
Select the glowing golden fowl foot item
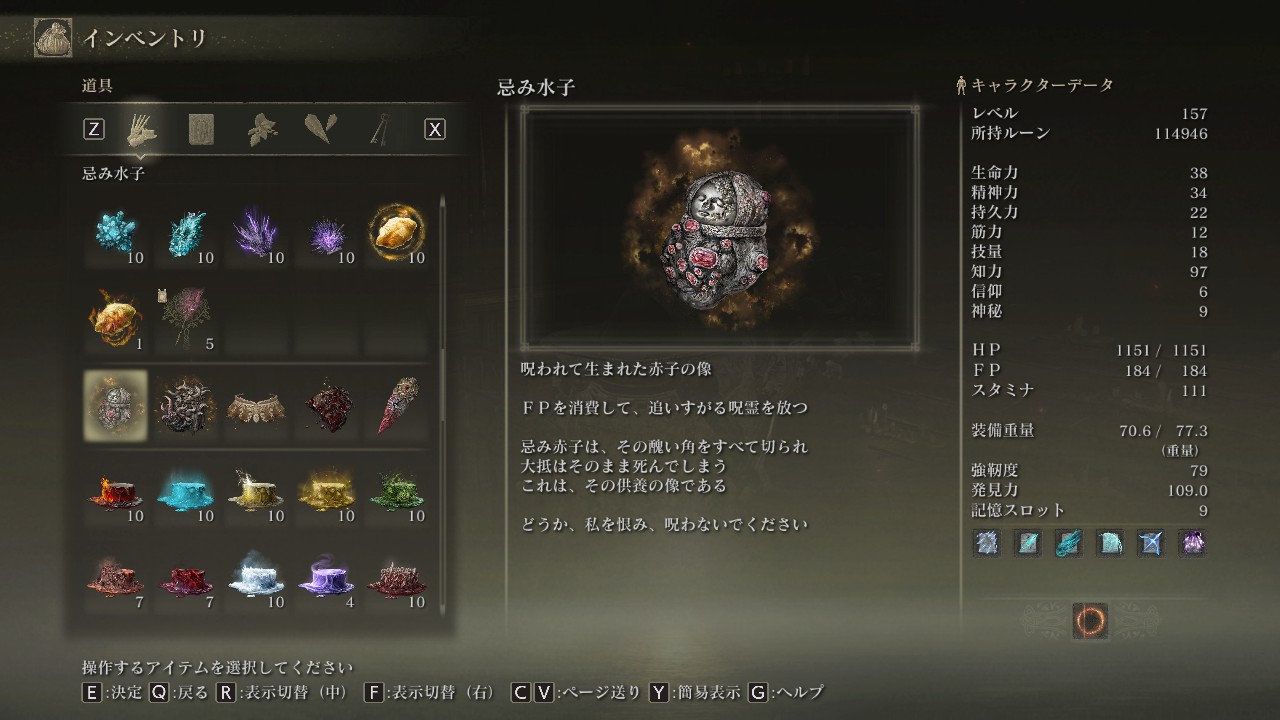click(x=396, y=233)
